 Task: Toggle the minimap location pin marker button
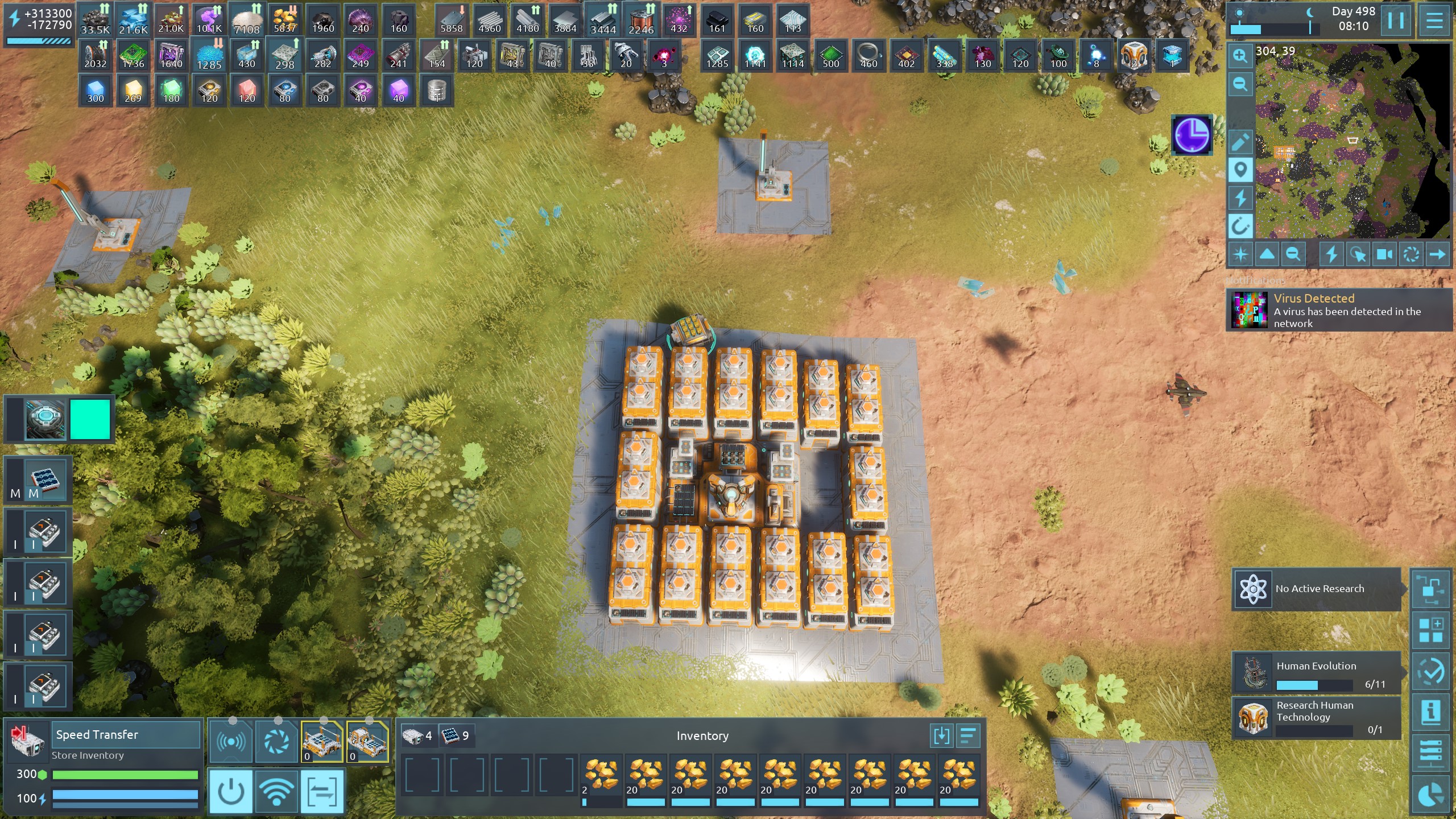click(1240, 169)
